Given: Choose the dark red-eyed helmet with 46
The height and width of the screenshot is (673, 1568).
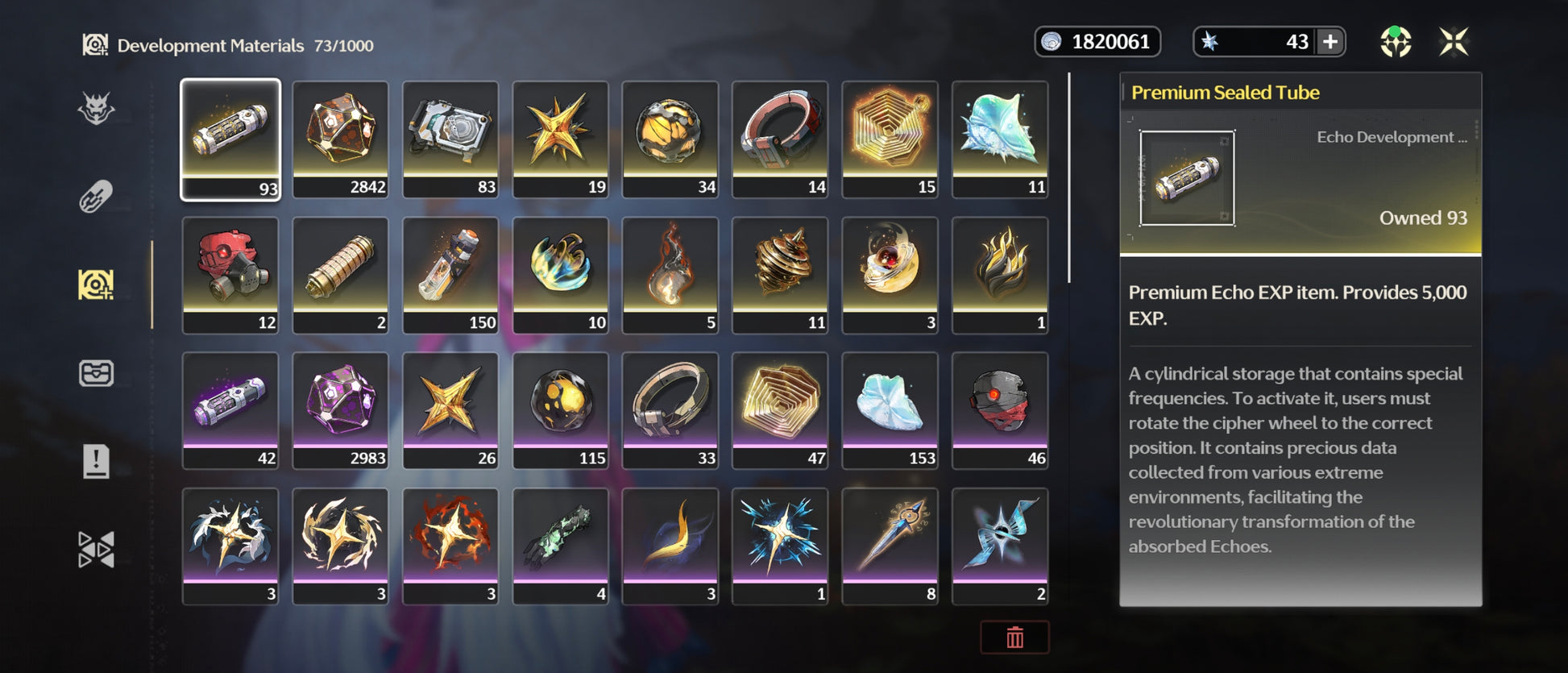Looking at the screenshot, I should (1000, 410).
